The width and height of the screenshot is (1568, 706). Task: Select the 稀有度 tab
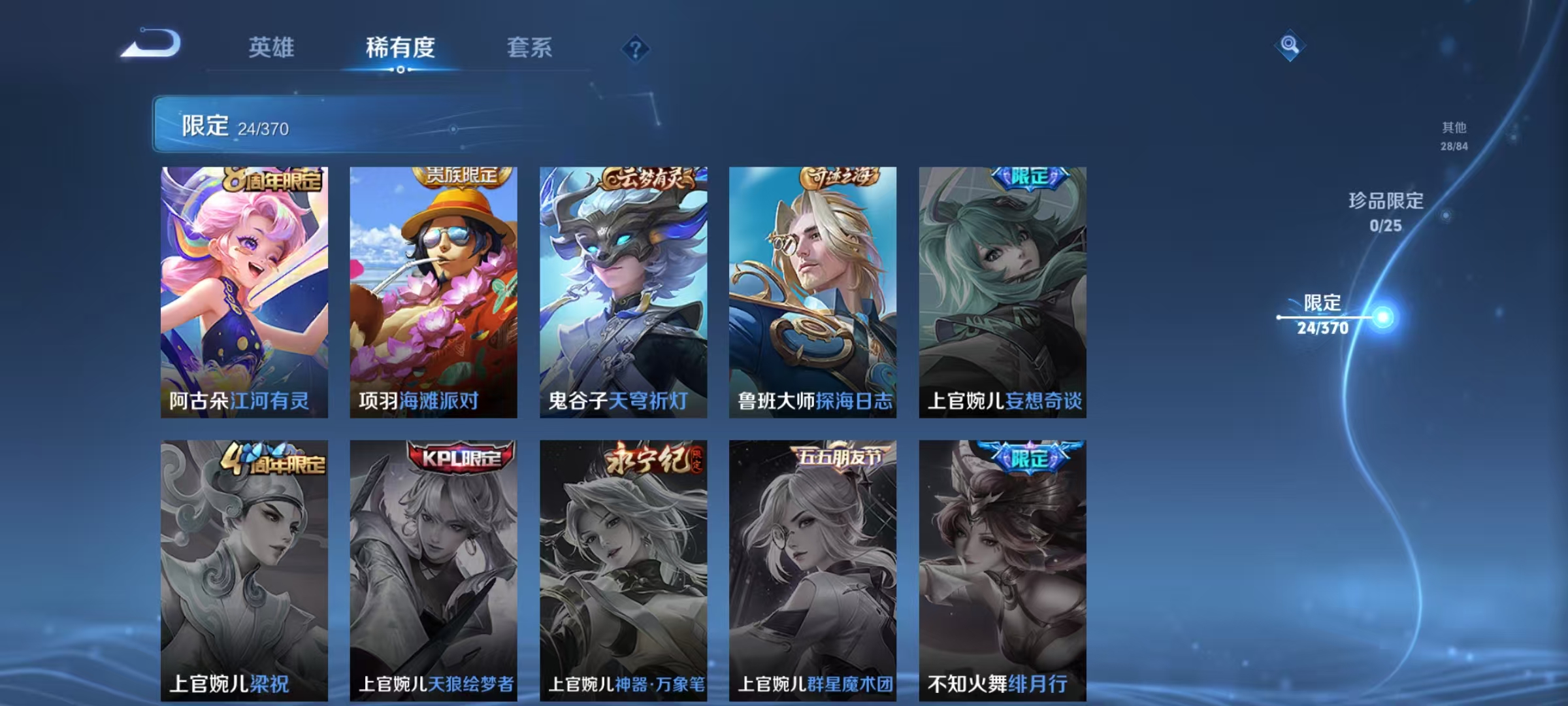click(400, 48)
